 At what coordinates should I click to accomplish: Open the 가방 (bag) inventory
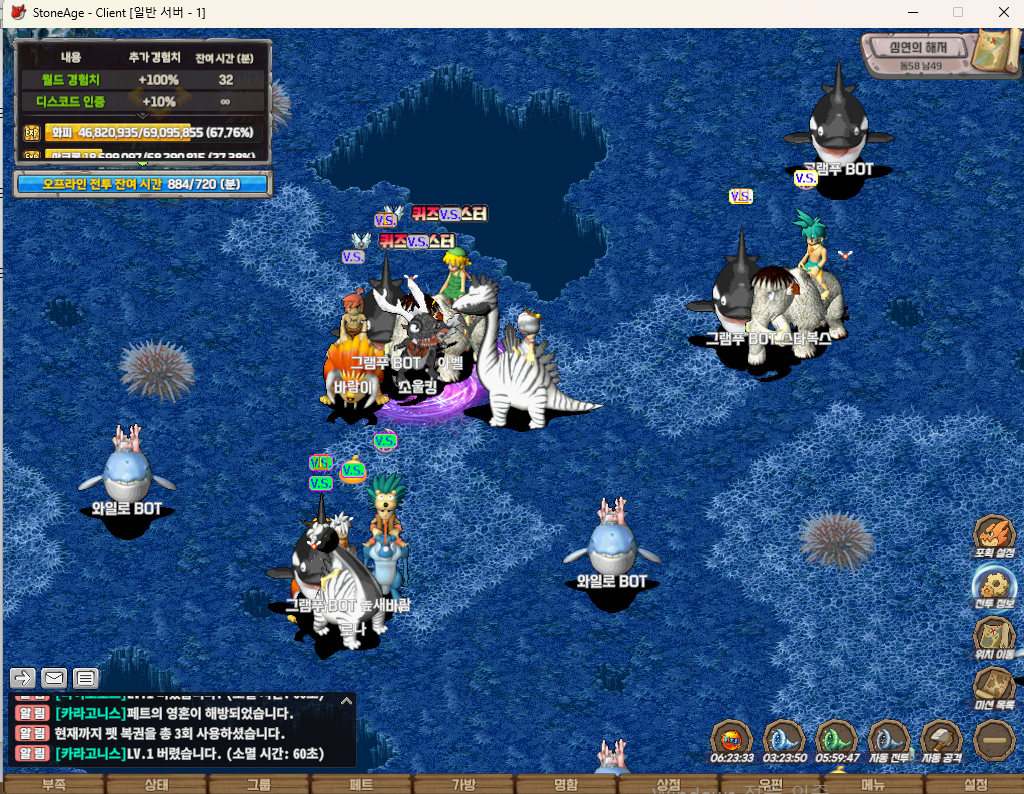pyautogui.click(x=463, y=784)
